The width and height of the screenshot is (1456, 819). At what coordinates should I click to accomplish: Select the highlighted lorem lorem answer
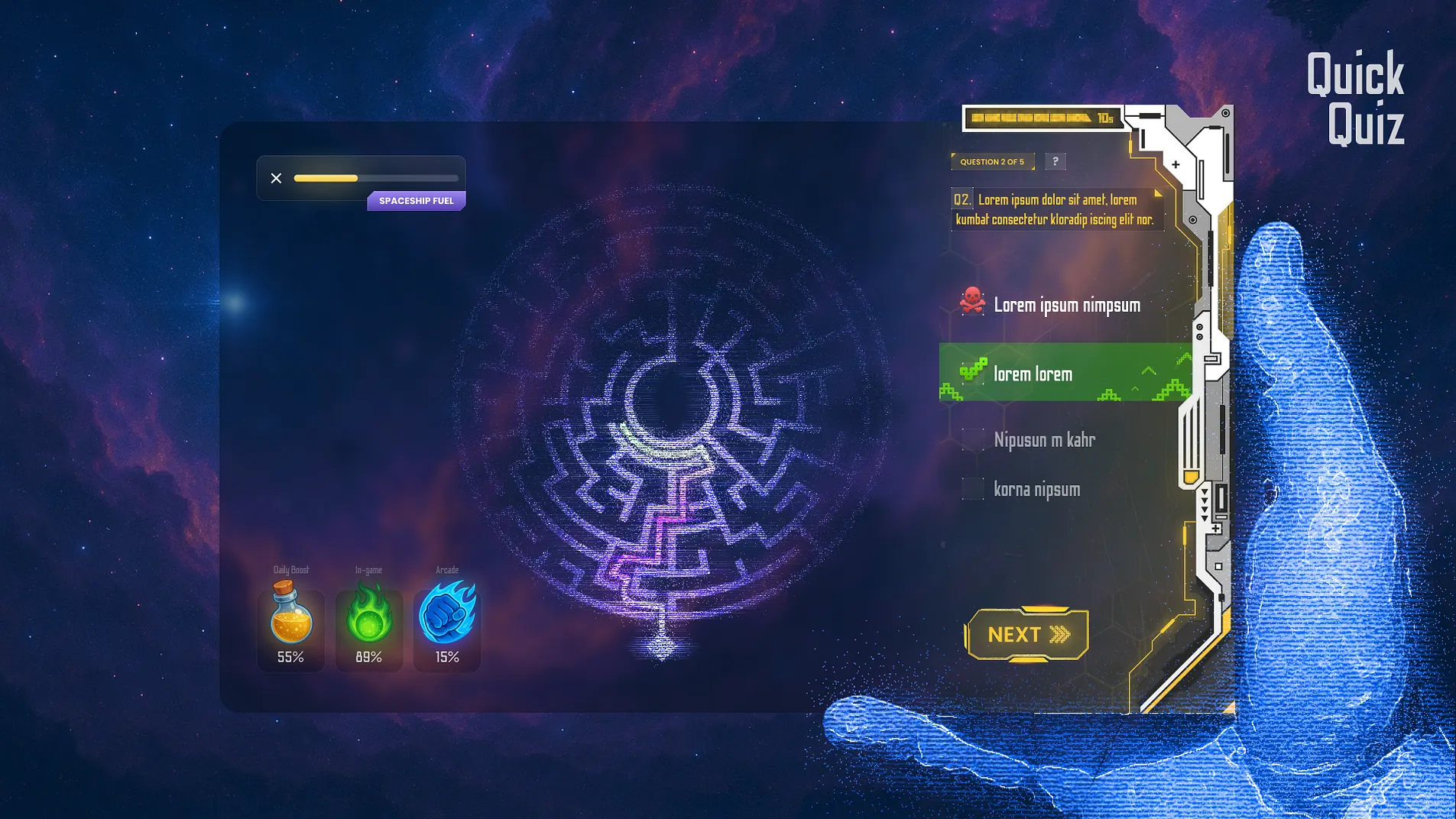click(1047, 374)
